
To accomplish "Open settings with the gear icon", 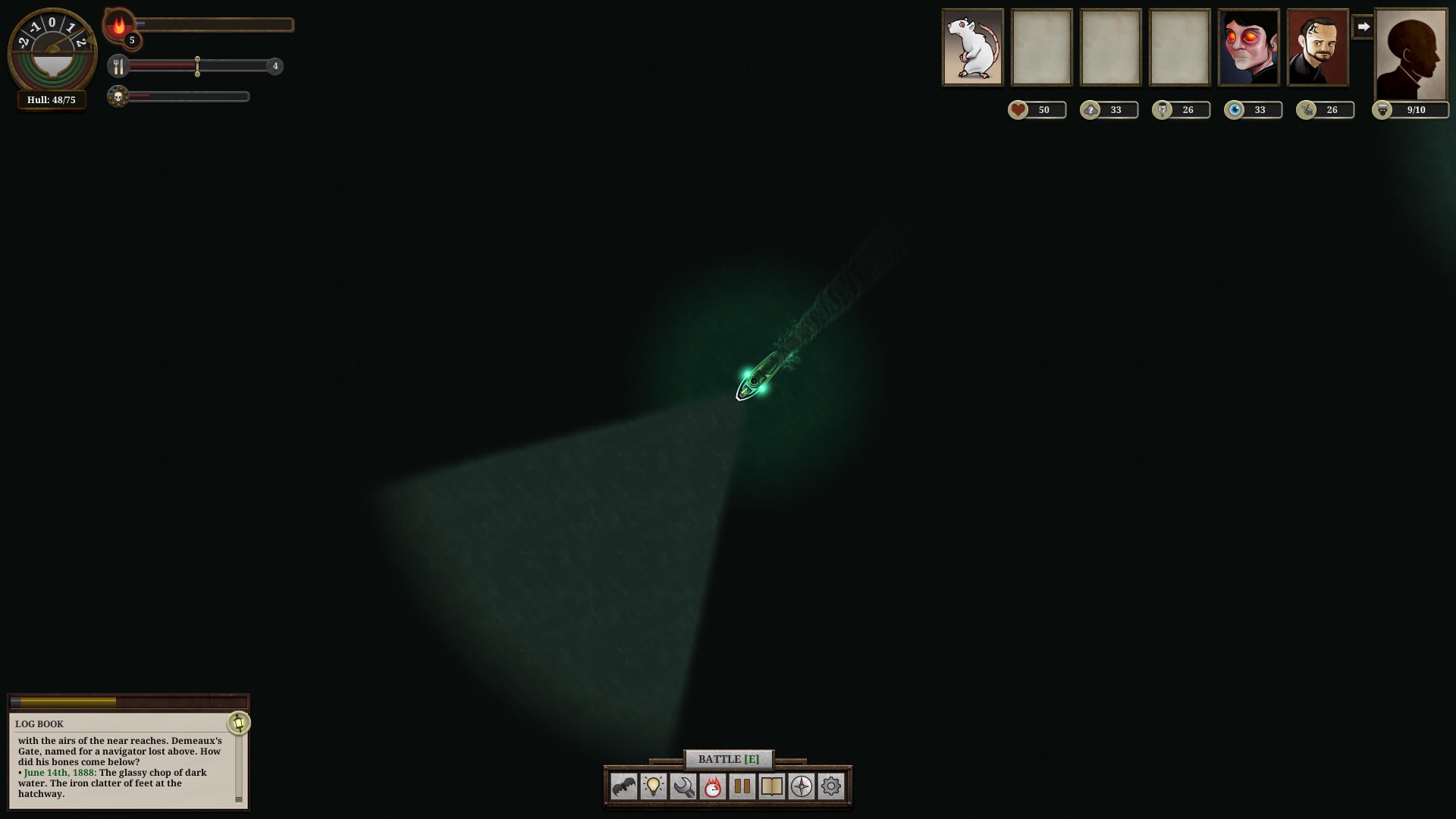I will [x=831, y=787].
